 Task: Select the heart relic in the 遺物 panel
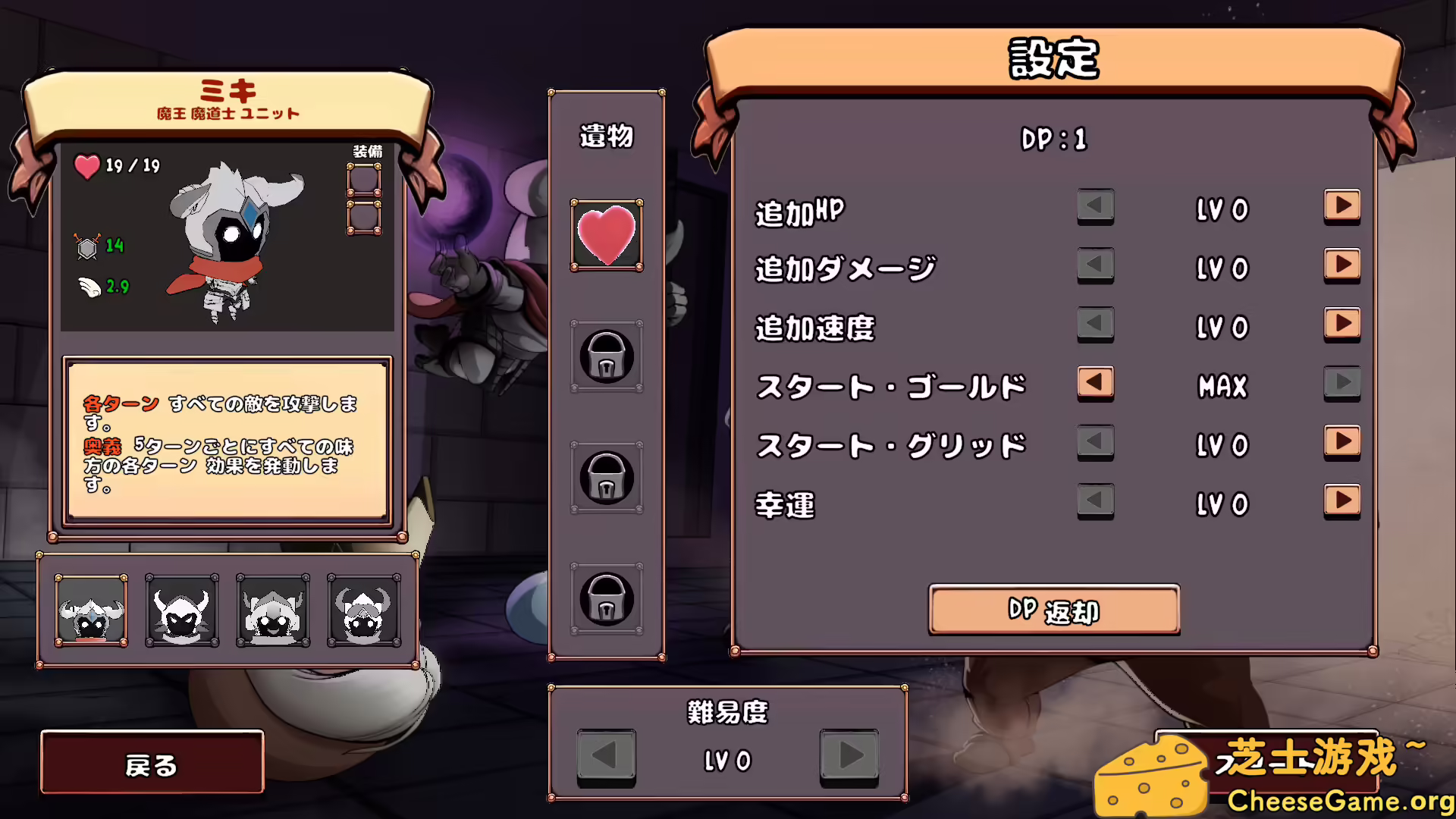point(606,235)
